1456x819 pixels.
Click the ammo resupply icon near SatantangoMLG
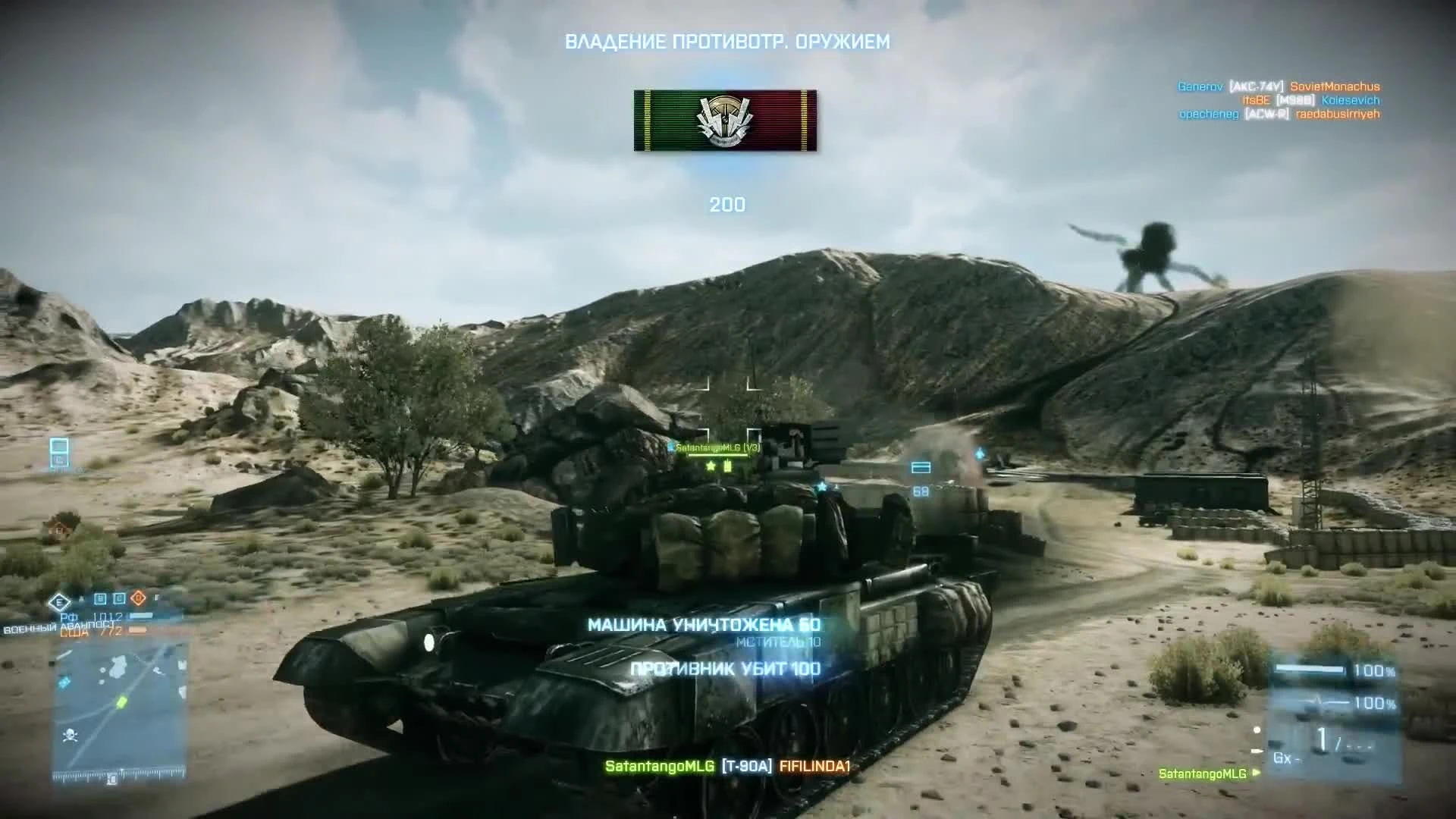[x=729, y=467]
